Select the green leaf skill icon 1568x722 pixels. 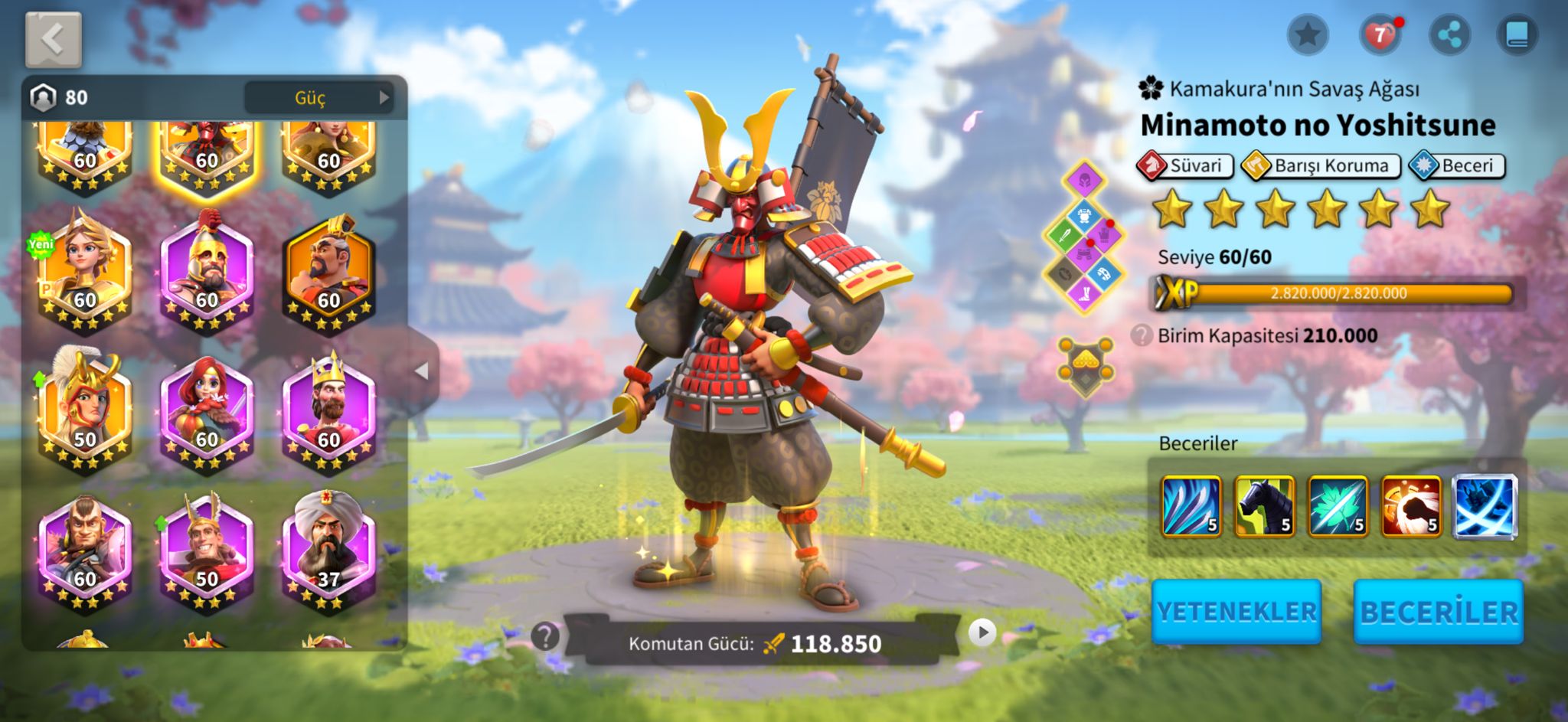(x=1338, y=506)
